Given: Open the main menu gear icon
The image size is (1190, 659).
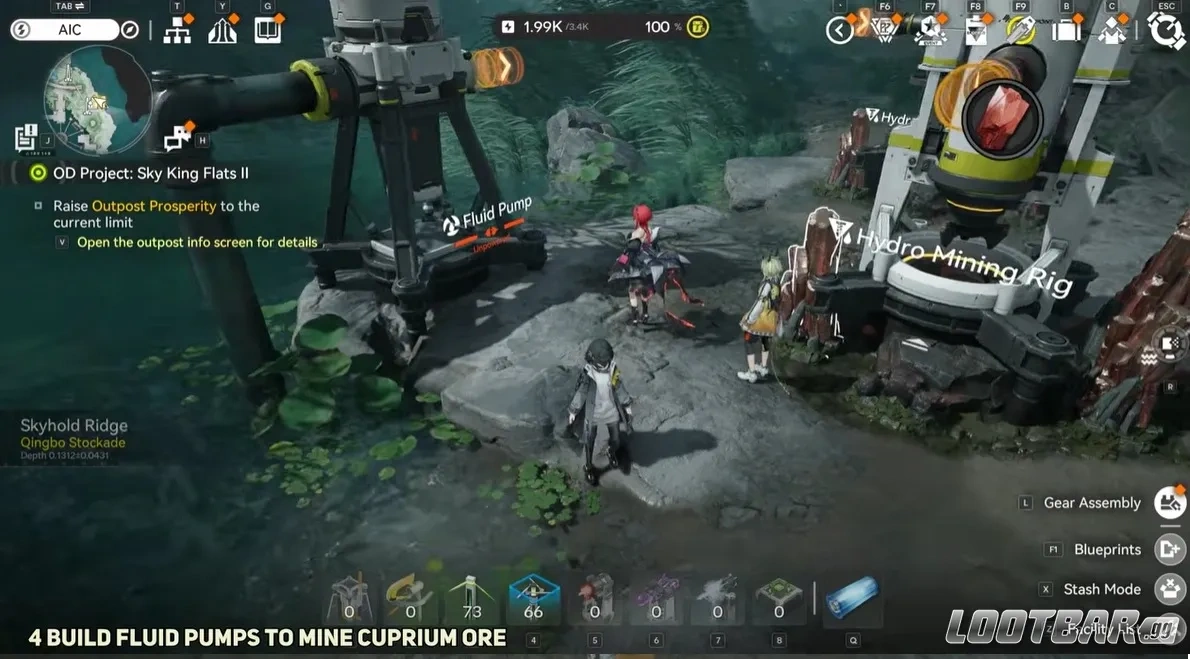Looking at the screenshot, I should pyautogui.click(x=1166, y=30).
